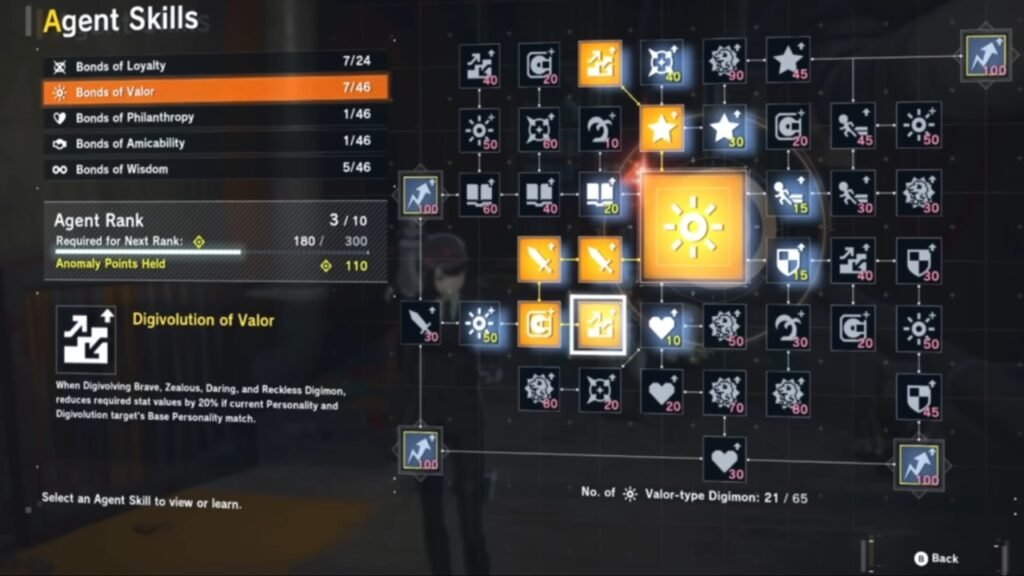Click the heart skill costing 10 points
Image resolution: width=1024 pixels, height=576 pixels.
point(661,325)
